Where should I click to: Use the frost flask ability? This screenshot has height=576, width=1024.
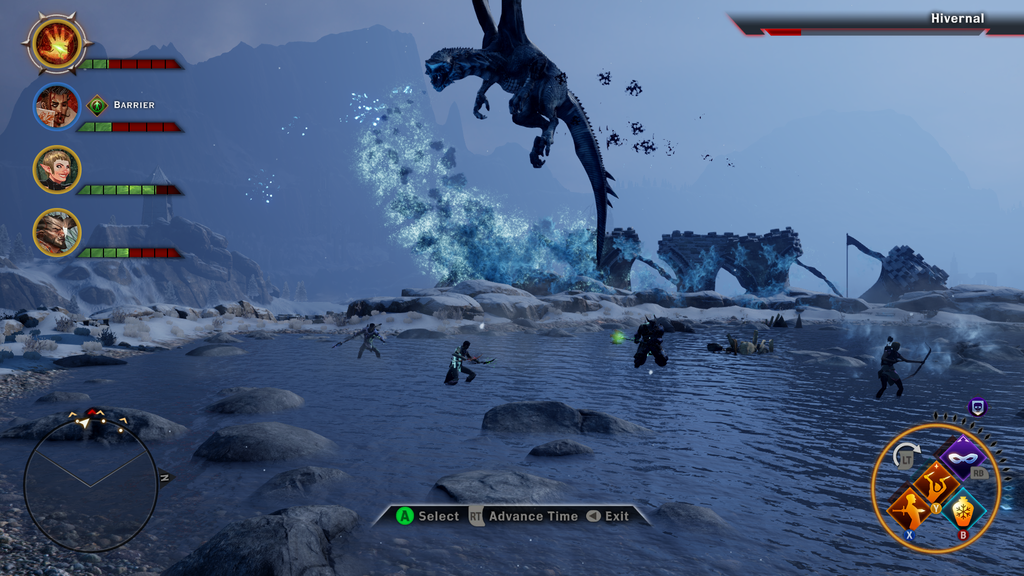click(x=963, y=510)
